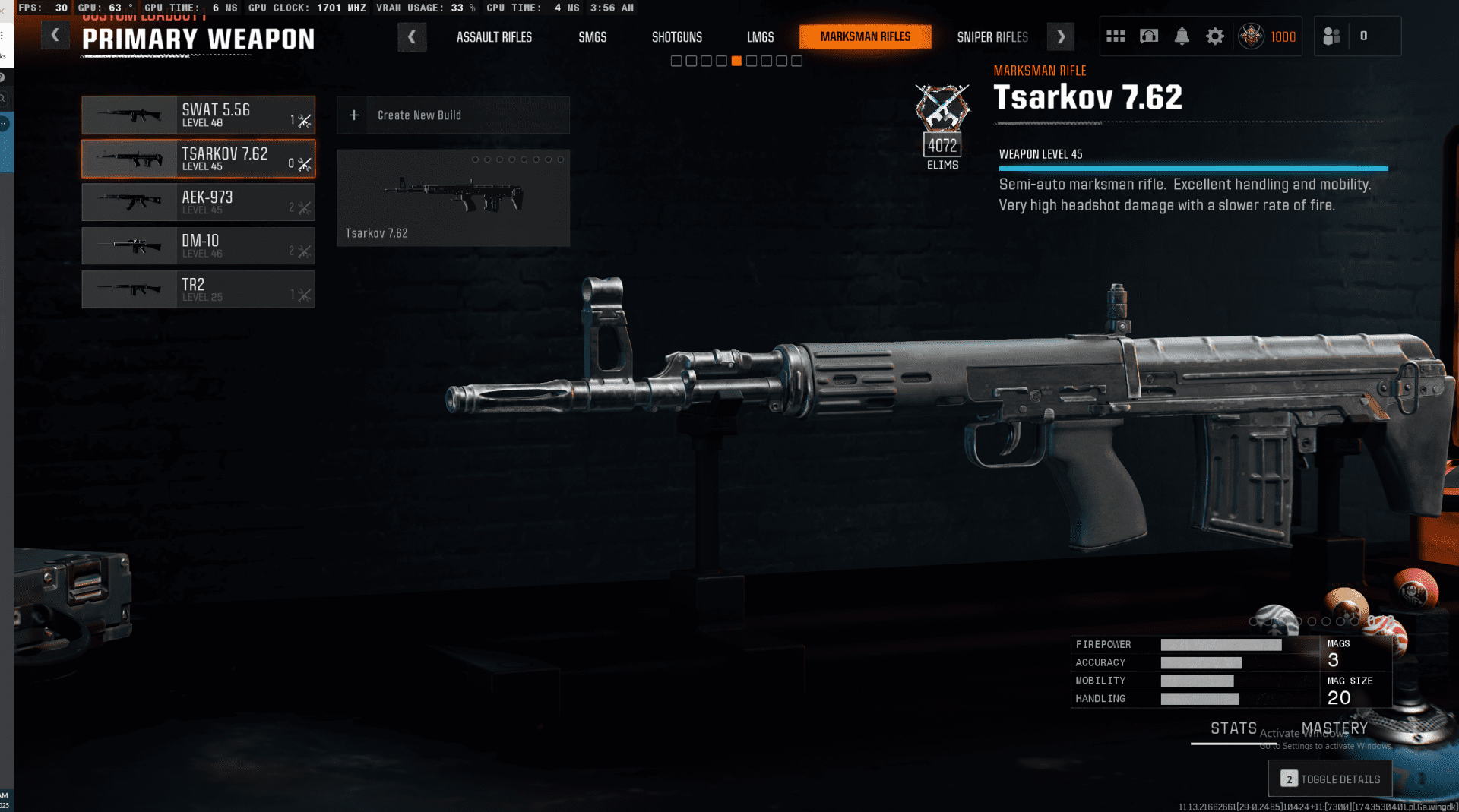Click the next category right arrow
Image resolution: width=1459 pixels, height=812 pixels.
(x=1061, y=36)
